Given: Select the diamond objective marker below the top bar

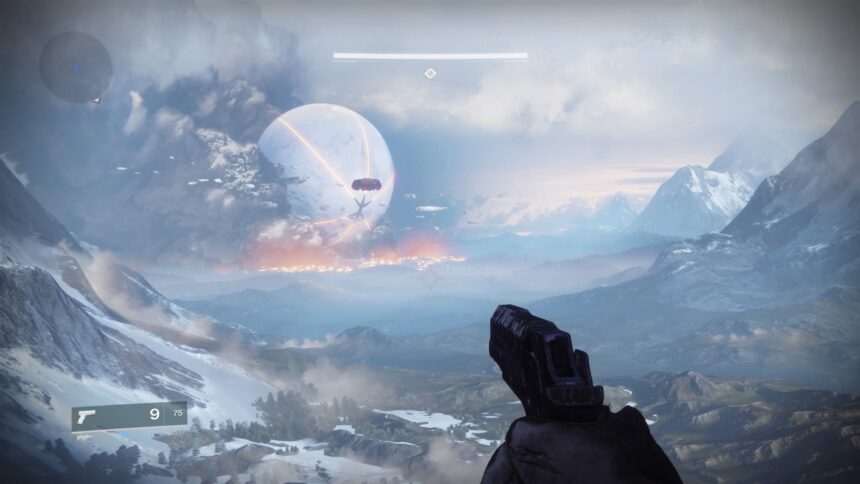Looking at the screenshot, I should [x=430, y=73].
